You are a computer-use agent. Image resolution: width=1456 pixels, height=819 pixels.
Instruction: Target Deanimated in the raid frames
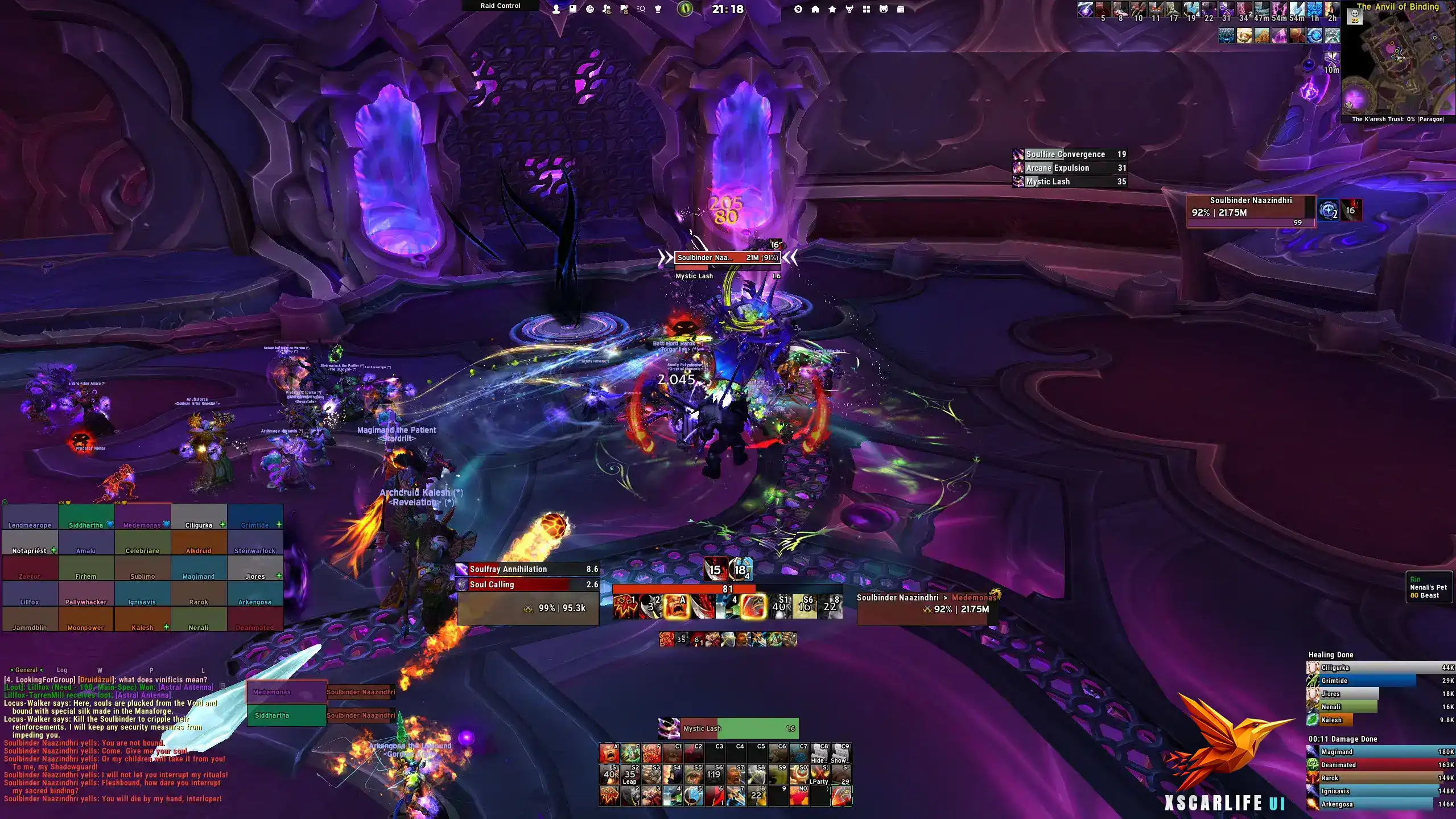click(255, 619)
